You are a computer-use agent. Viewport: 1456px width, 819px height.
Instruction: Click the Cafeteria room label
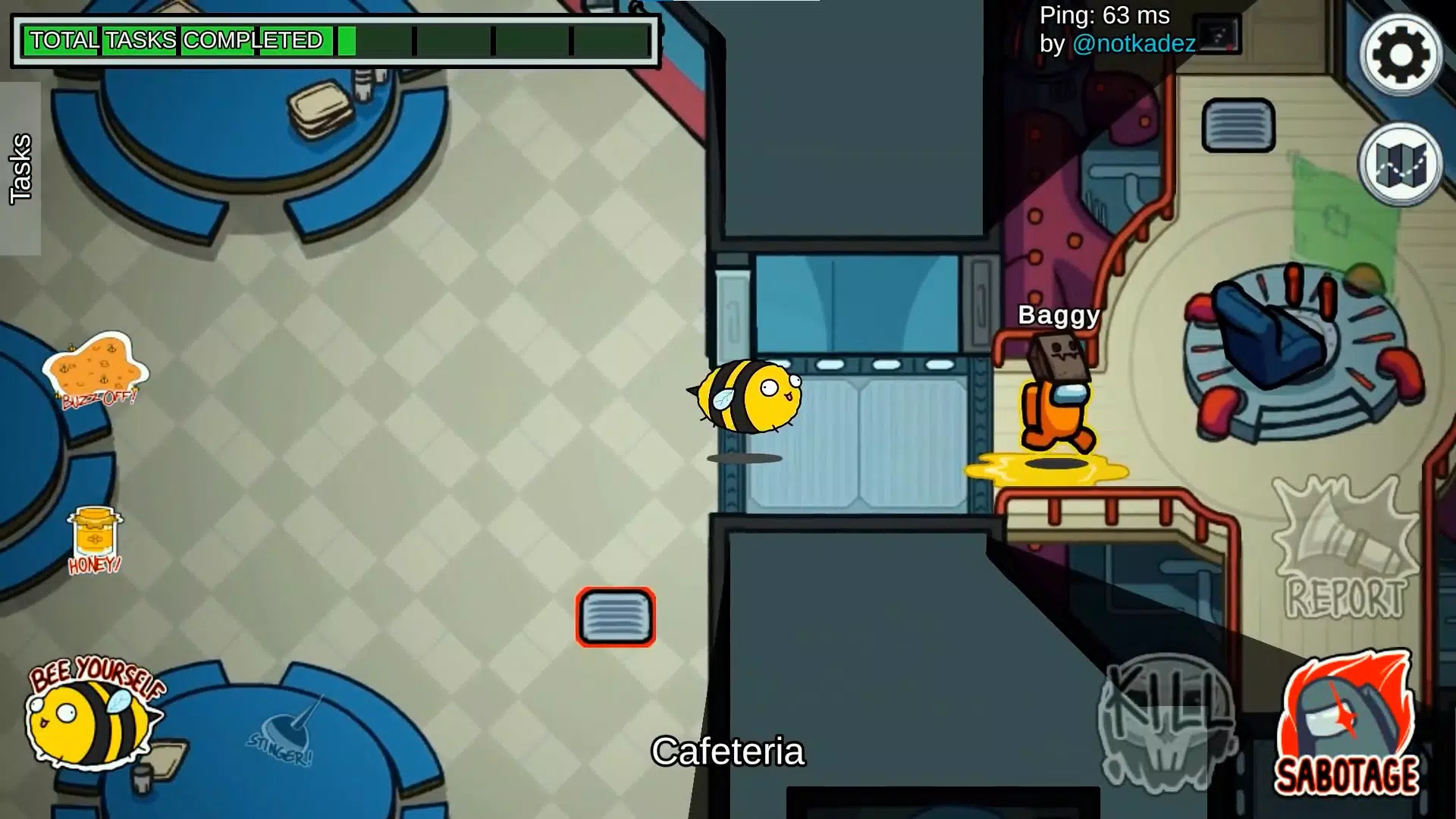[728, 752]
